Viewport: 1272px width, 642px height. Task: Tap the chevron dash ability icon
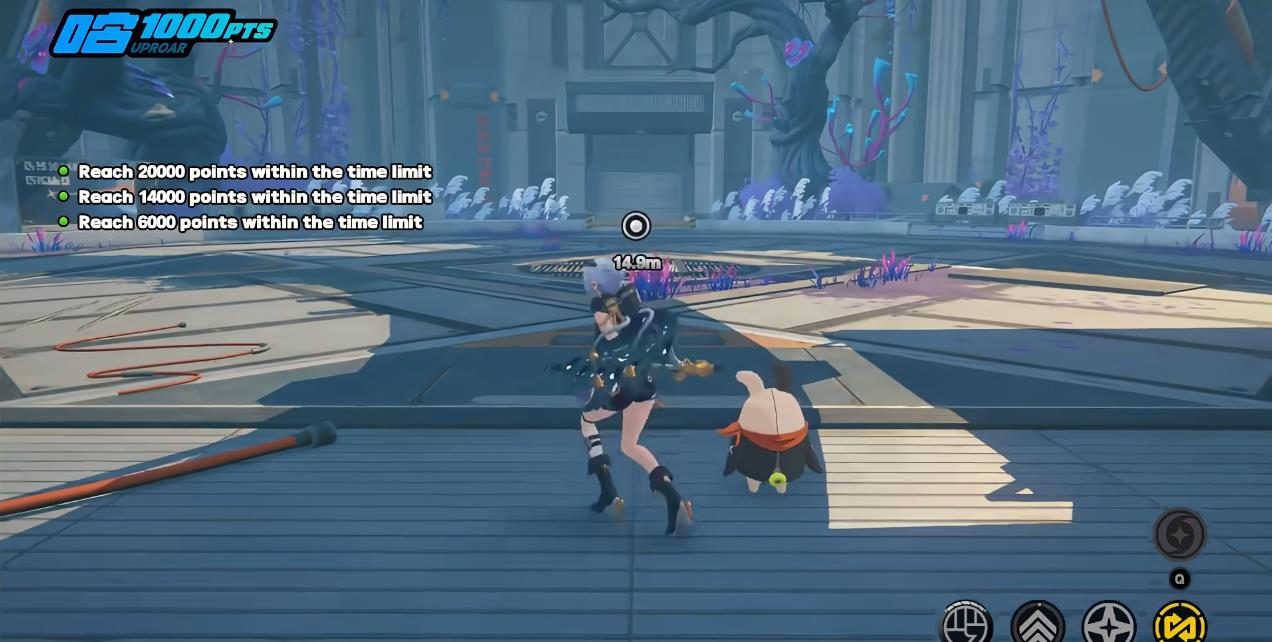1037,624
